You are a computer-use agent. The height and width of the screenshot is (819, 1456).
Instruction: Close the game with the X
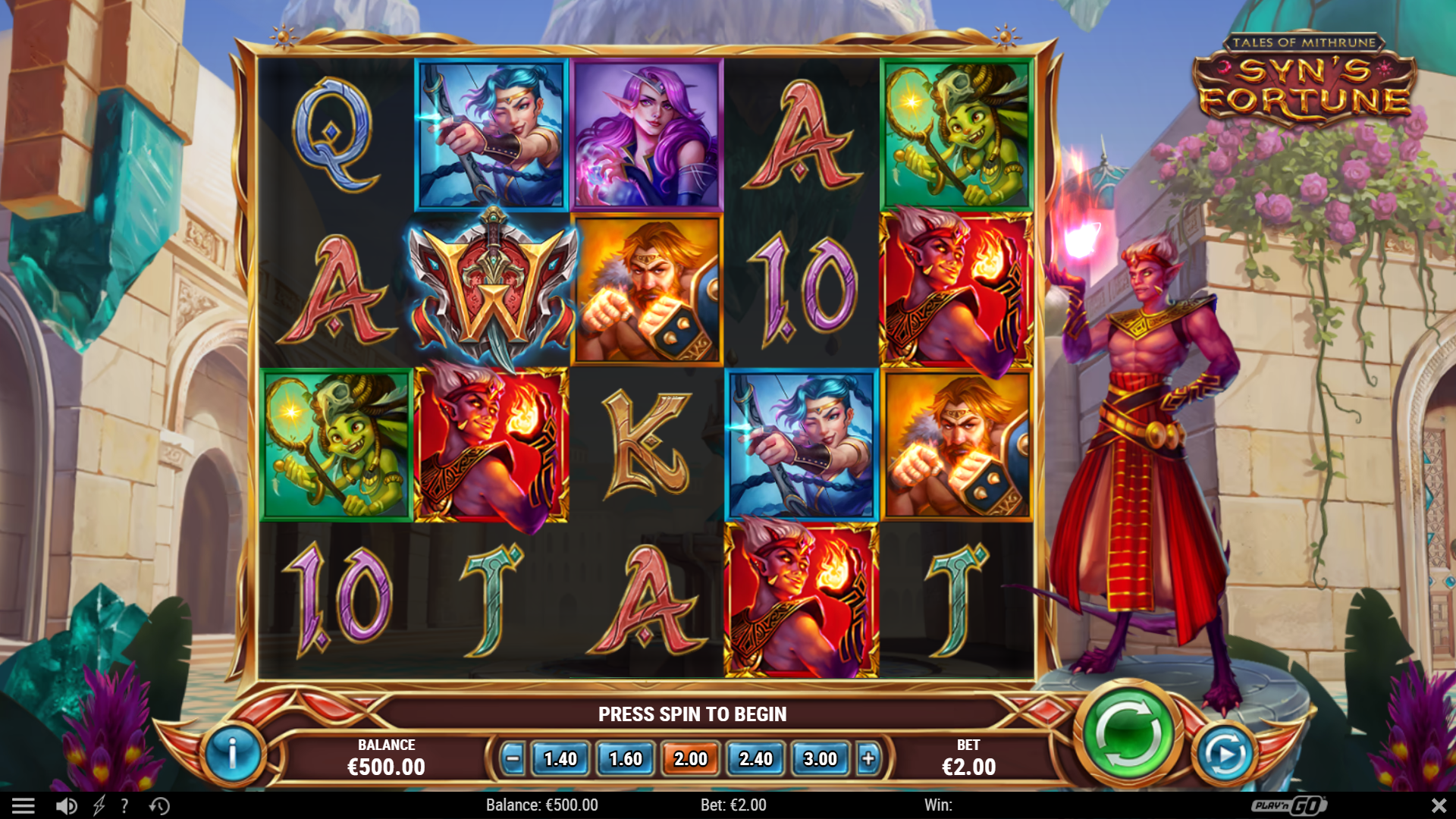(x=1439, y=805)
